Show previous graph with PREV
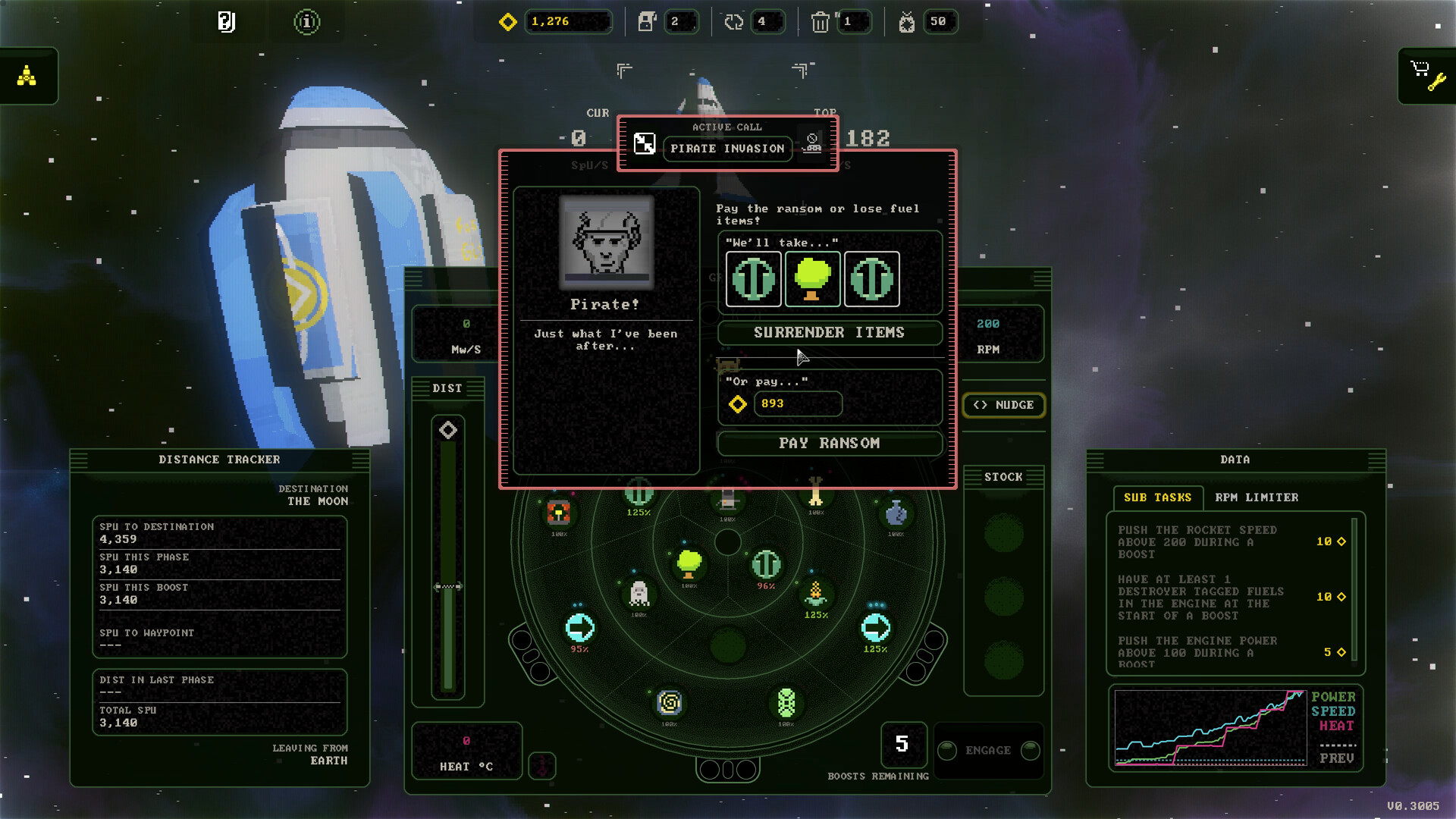Image resolution: width=1456 pixels, height=819 pixels. coord(1336,758)
